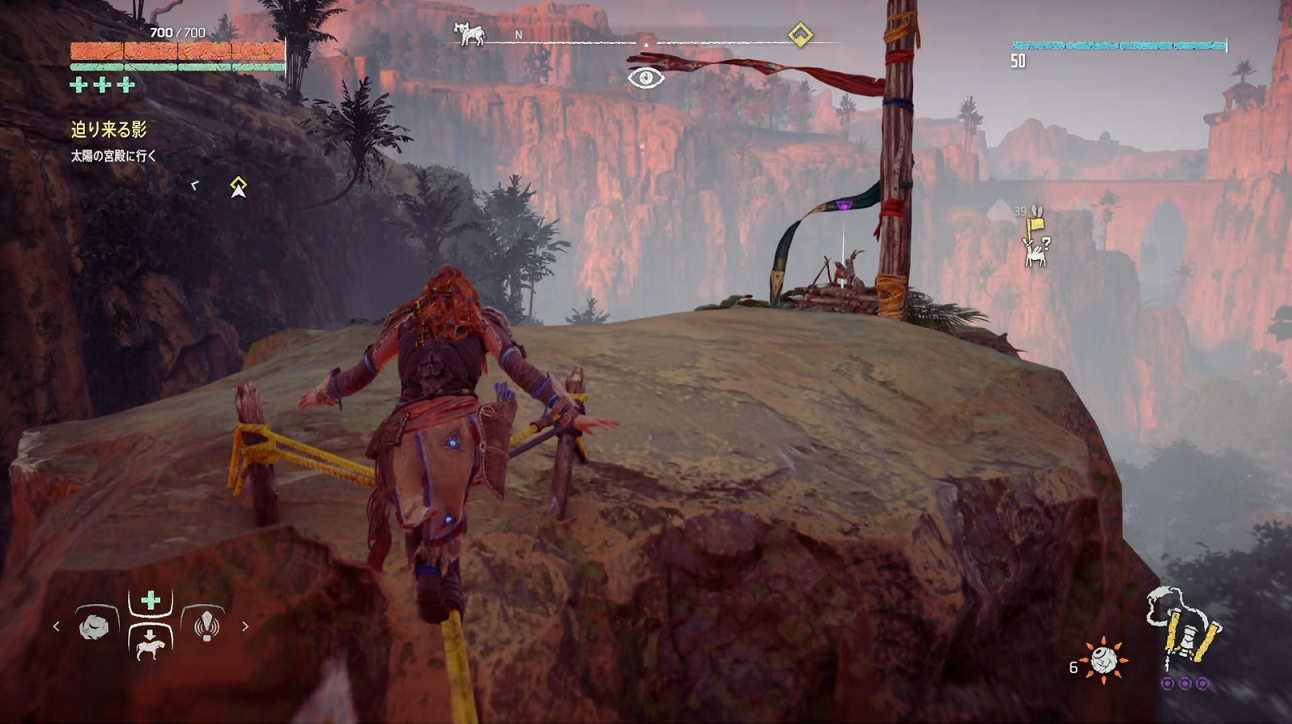The width and height of the screenshot is (1292, 724).
Task: Open the 迫り来る影 quest tracker
Action: click(109, 129)
